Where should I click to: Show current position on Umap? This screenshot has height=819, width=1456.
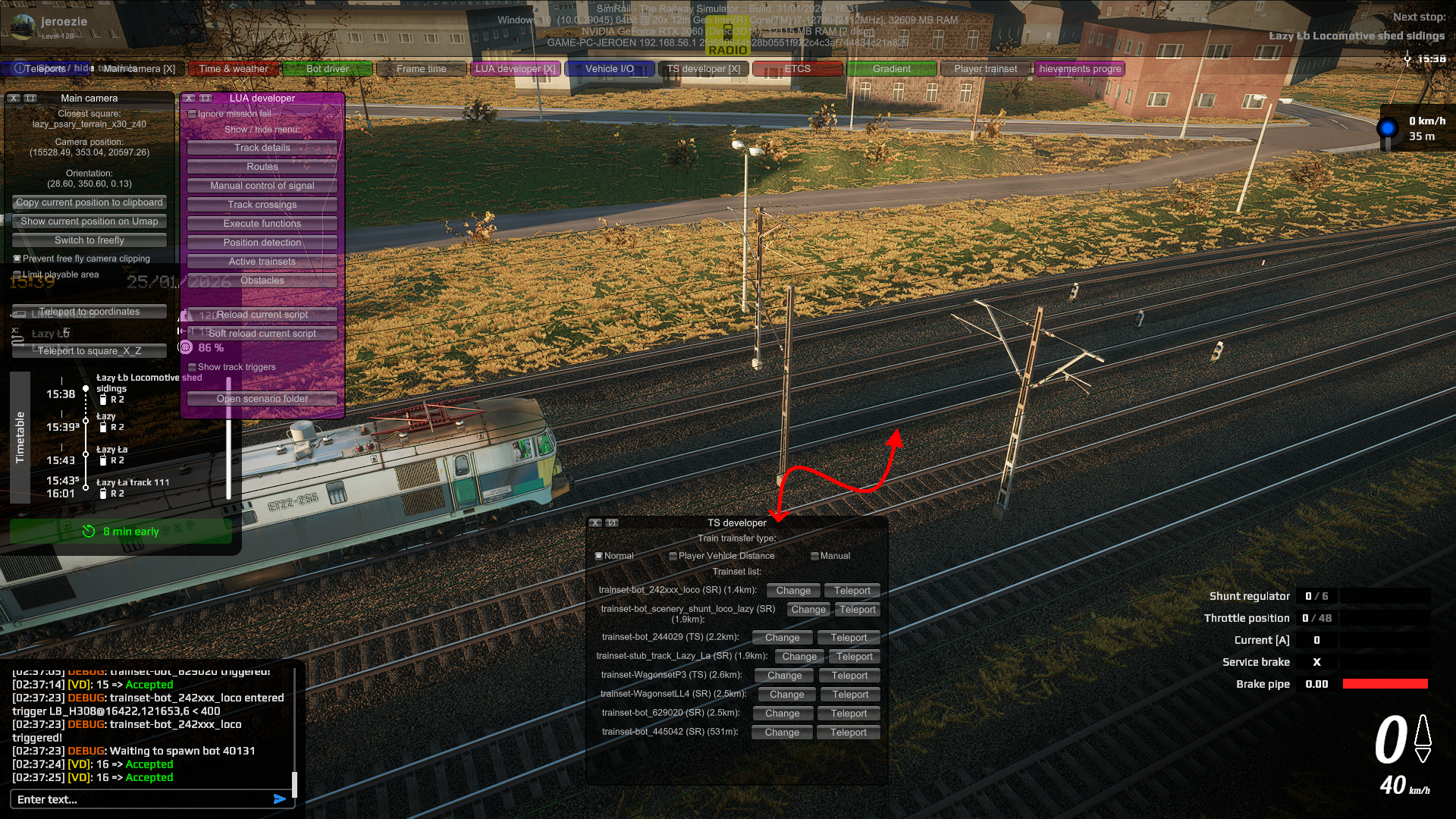[89, 221]
